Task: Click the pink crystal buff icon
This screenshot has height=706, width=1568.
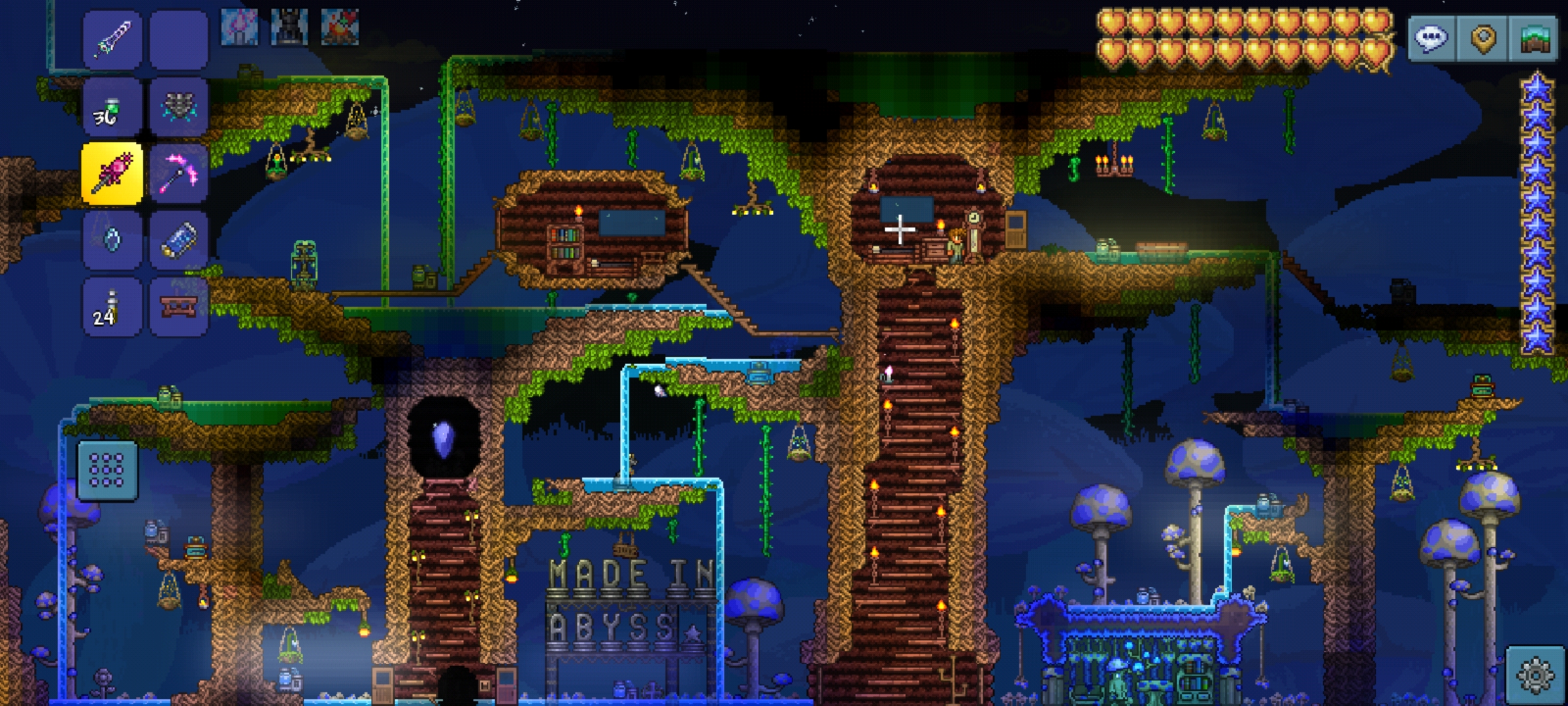Action: coord(238,27)
